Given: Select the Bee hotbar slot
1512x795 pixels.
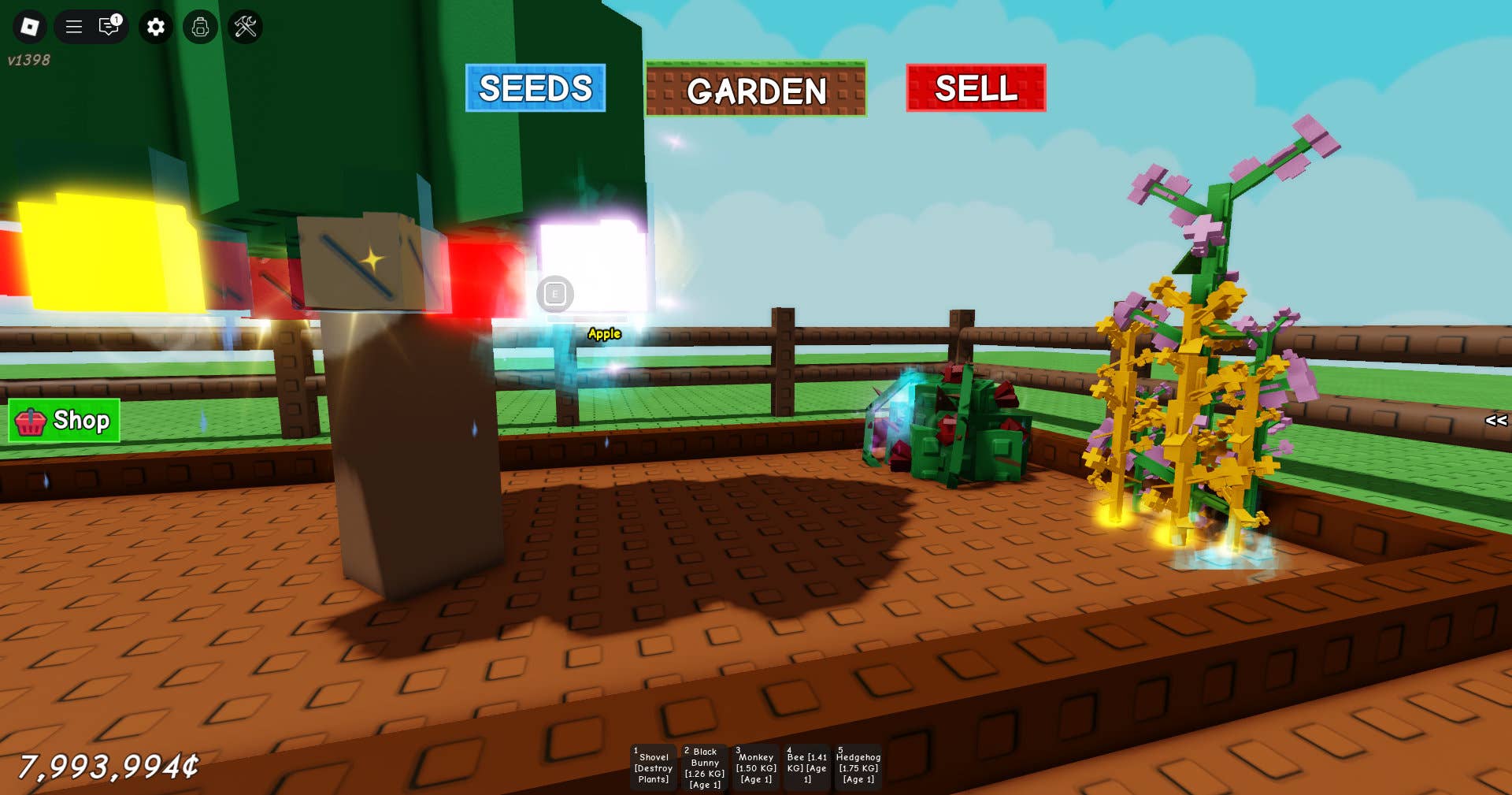Looking at the screenshot, I should 807,767.
